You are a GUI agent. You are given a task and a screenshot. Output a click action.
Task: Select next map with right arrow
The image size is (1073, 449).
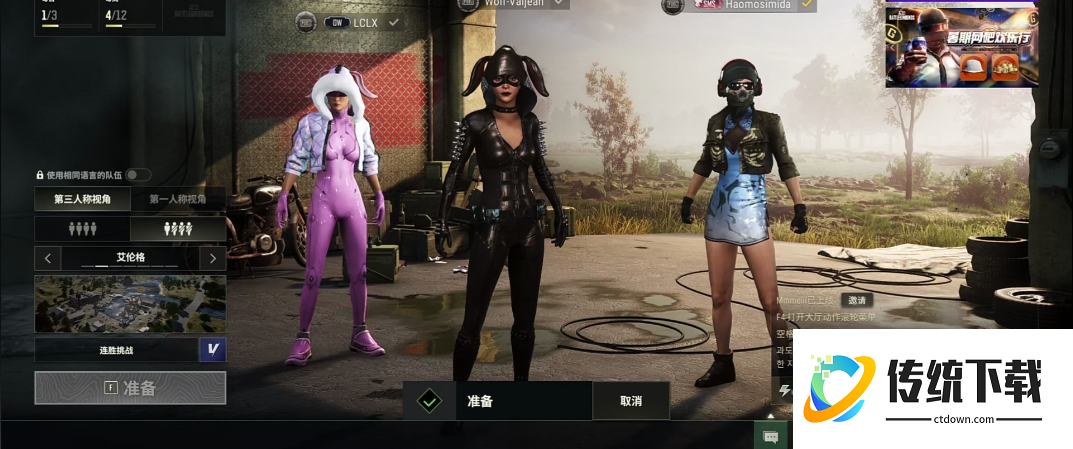(x=212, y=259)
